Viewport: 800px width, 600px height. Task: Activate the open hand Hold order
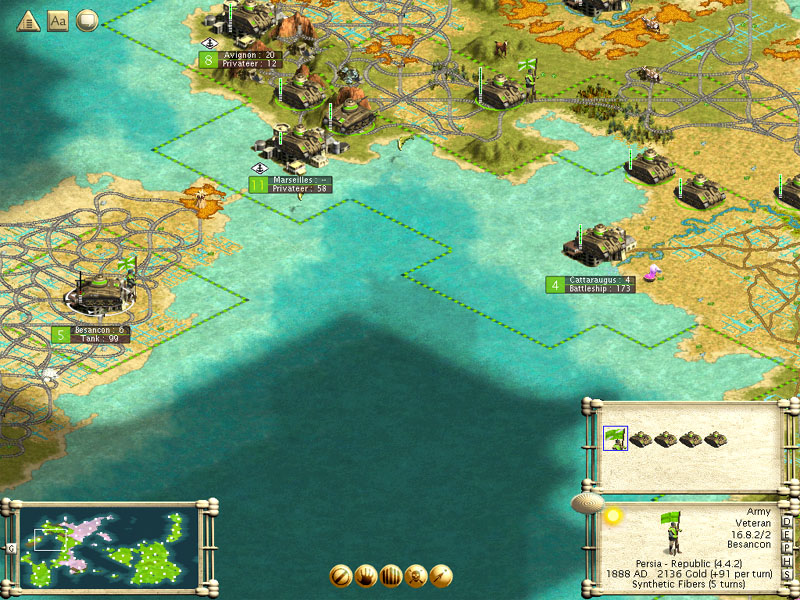click(x=366, y=577)
